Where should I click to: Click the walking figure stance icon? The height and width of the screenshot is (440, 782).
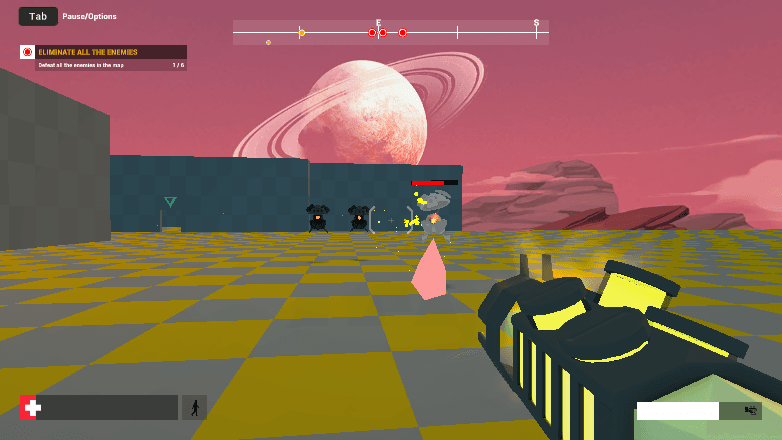click(194, 407)
